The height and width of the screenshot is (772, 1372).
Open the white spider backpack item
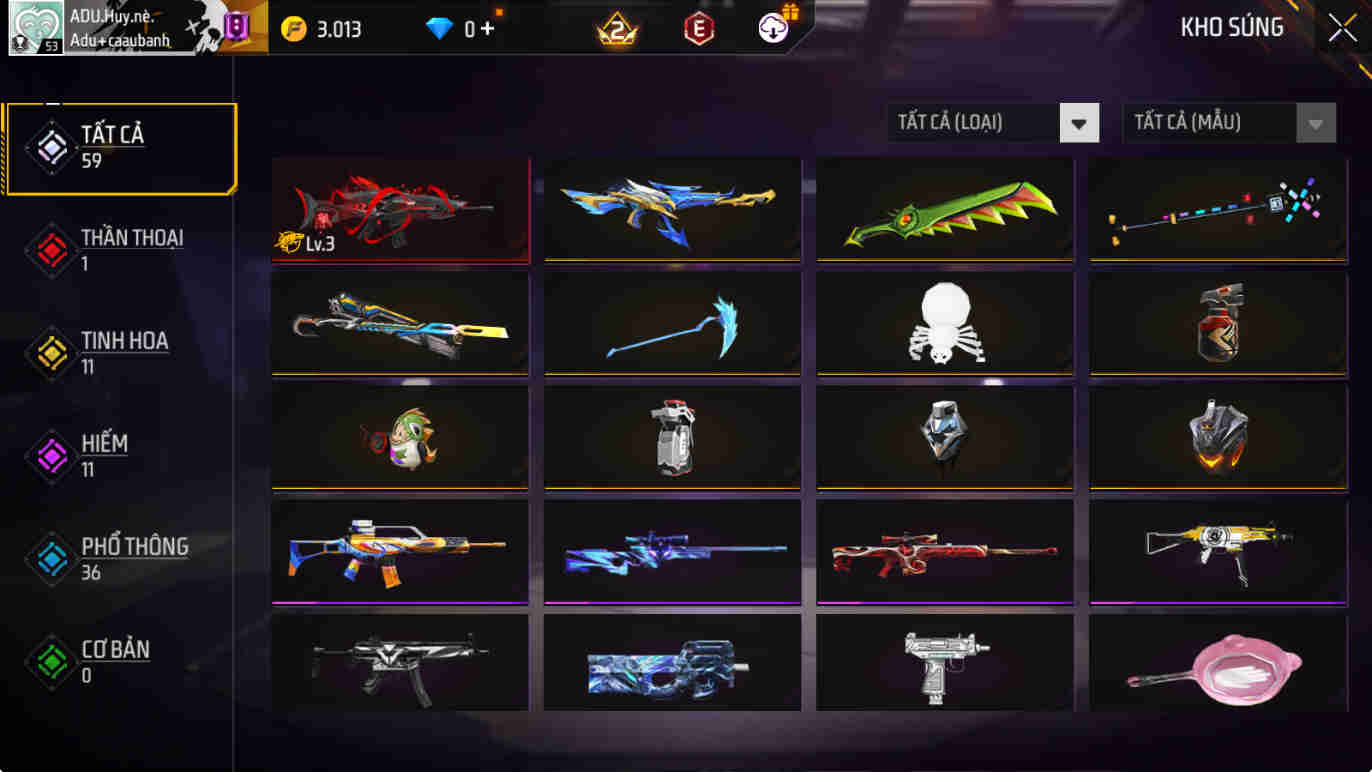(x=944, y=323)
